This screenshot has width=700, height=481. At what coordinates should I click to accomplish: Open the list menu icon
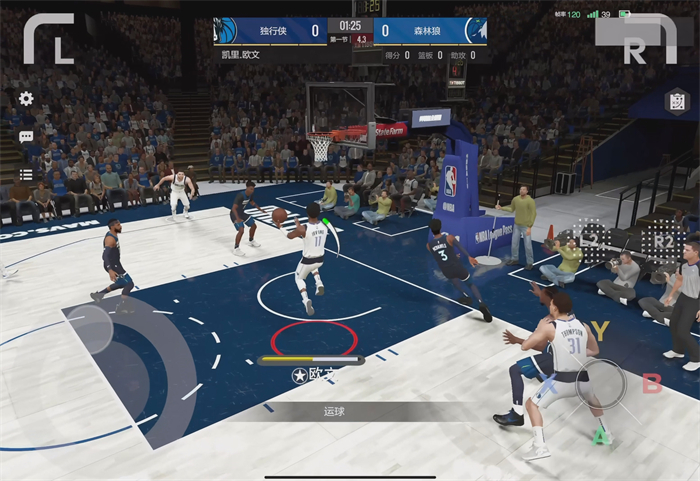(x=26, y=174)
